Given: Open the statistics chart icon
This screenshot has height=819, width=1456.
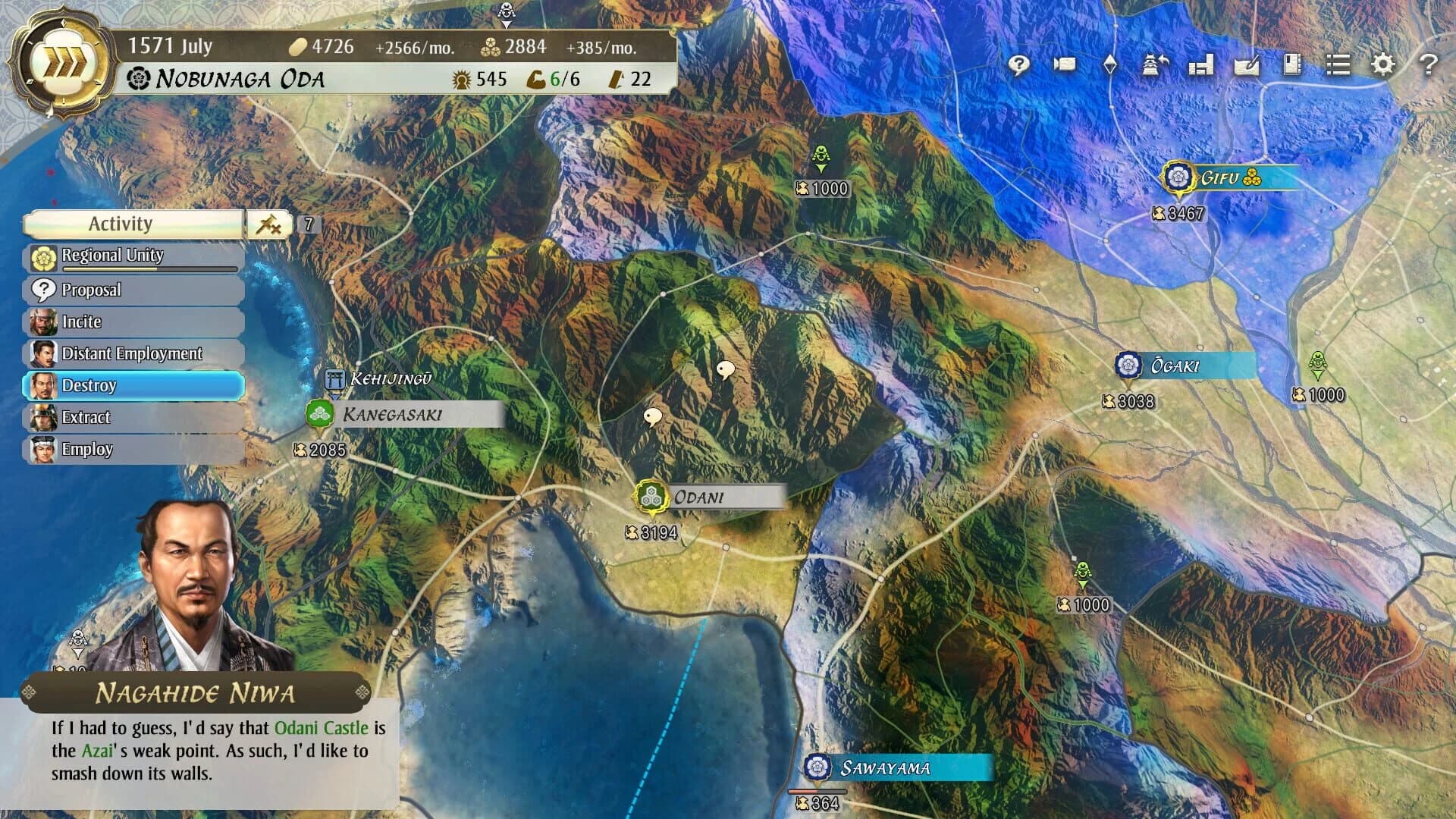Looking at the screenshot, I should coord(1200,66).
